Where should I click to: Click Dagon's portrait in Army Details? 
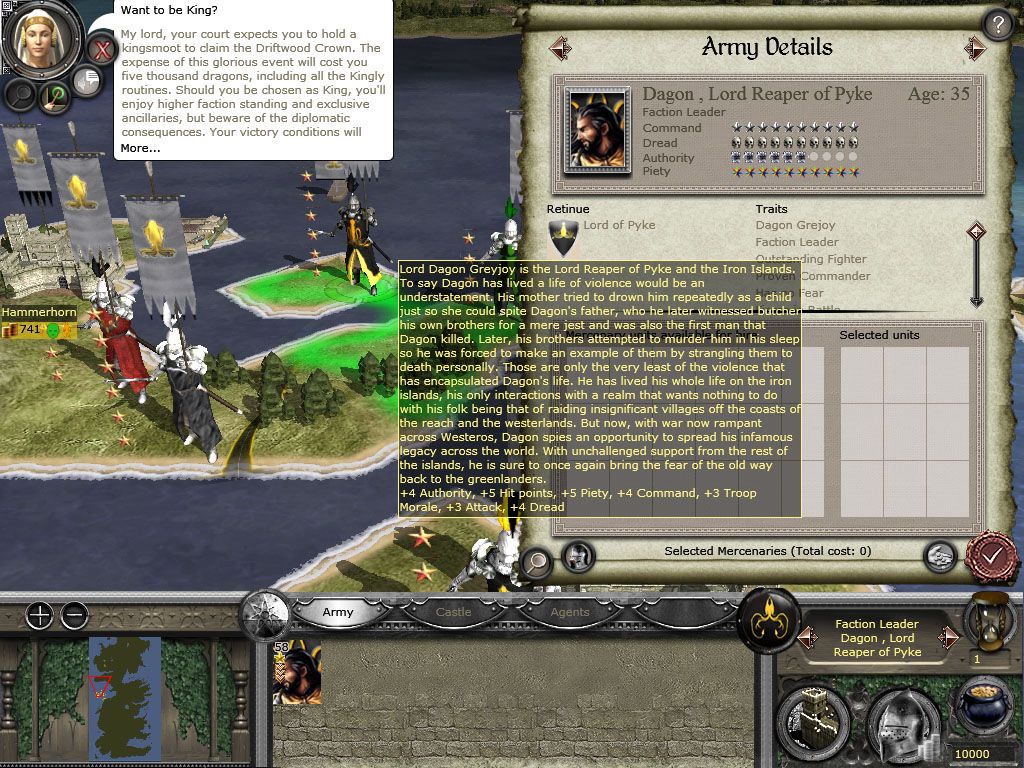599,130
